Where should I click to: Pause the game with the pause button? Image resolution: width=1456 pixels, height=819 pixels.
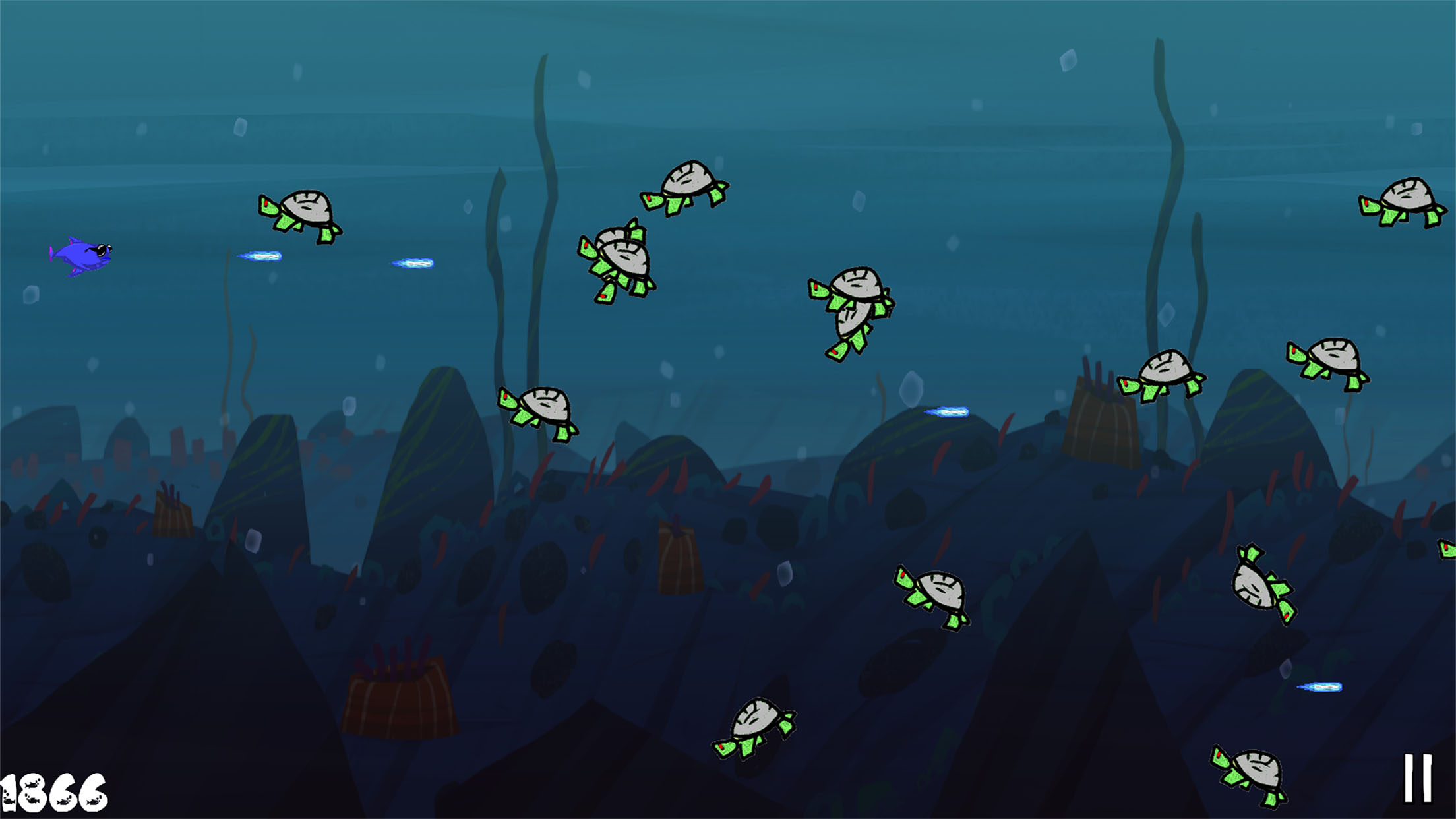[x=1417, y=778]
